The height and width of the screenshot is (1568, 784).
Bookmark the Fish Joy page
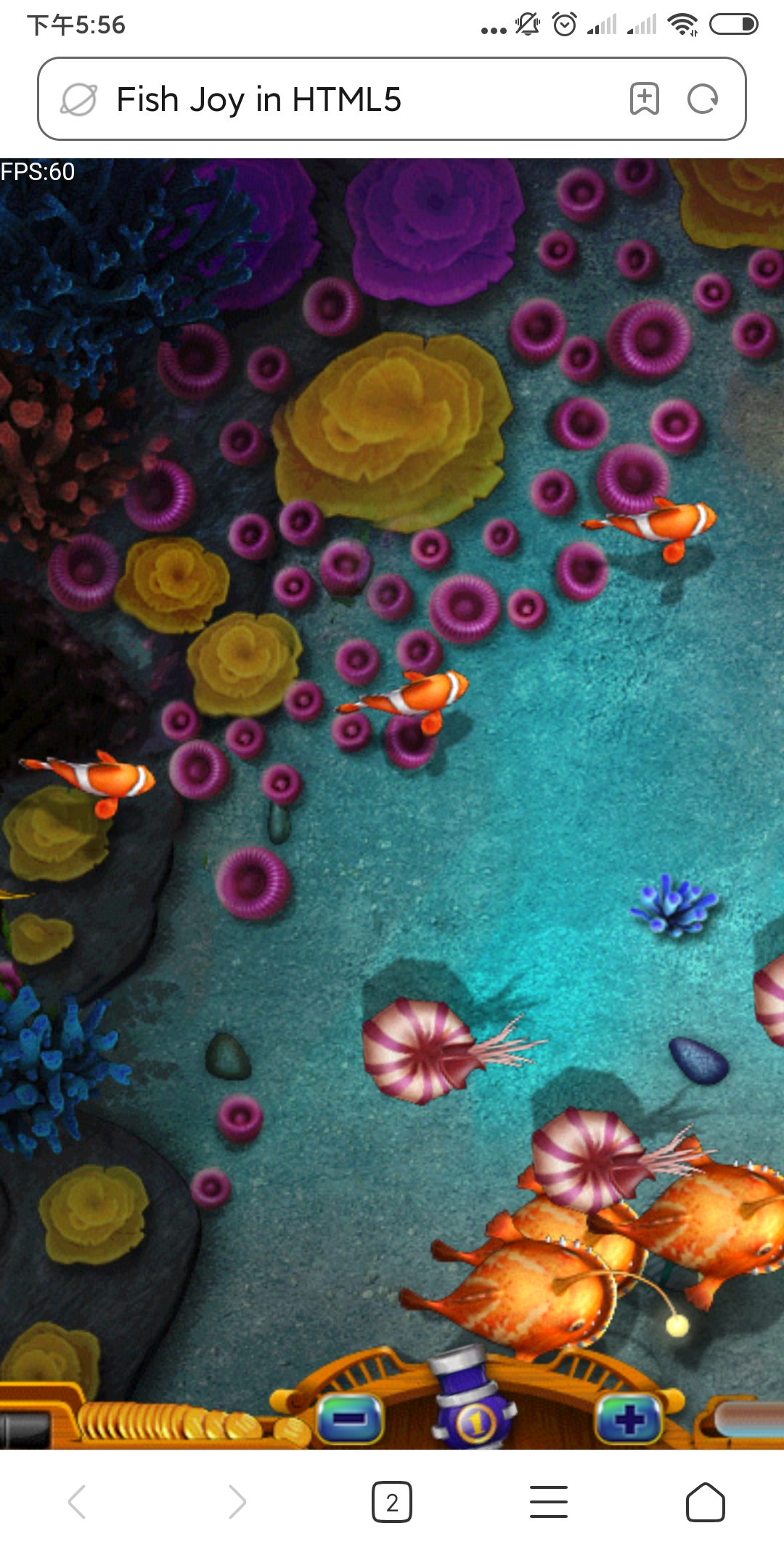coord(644,99)
